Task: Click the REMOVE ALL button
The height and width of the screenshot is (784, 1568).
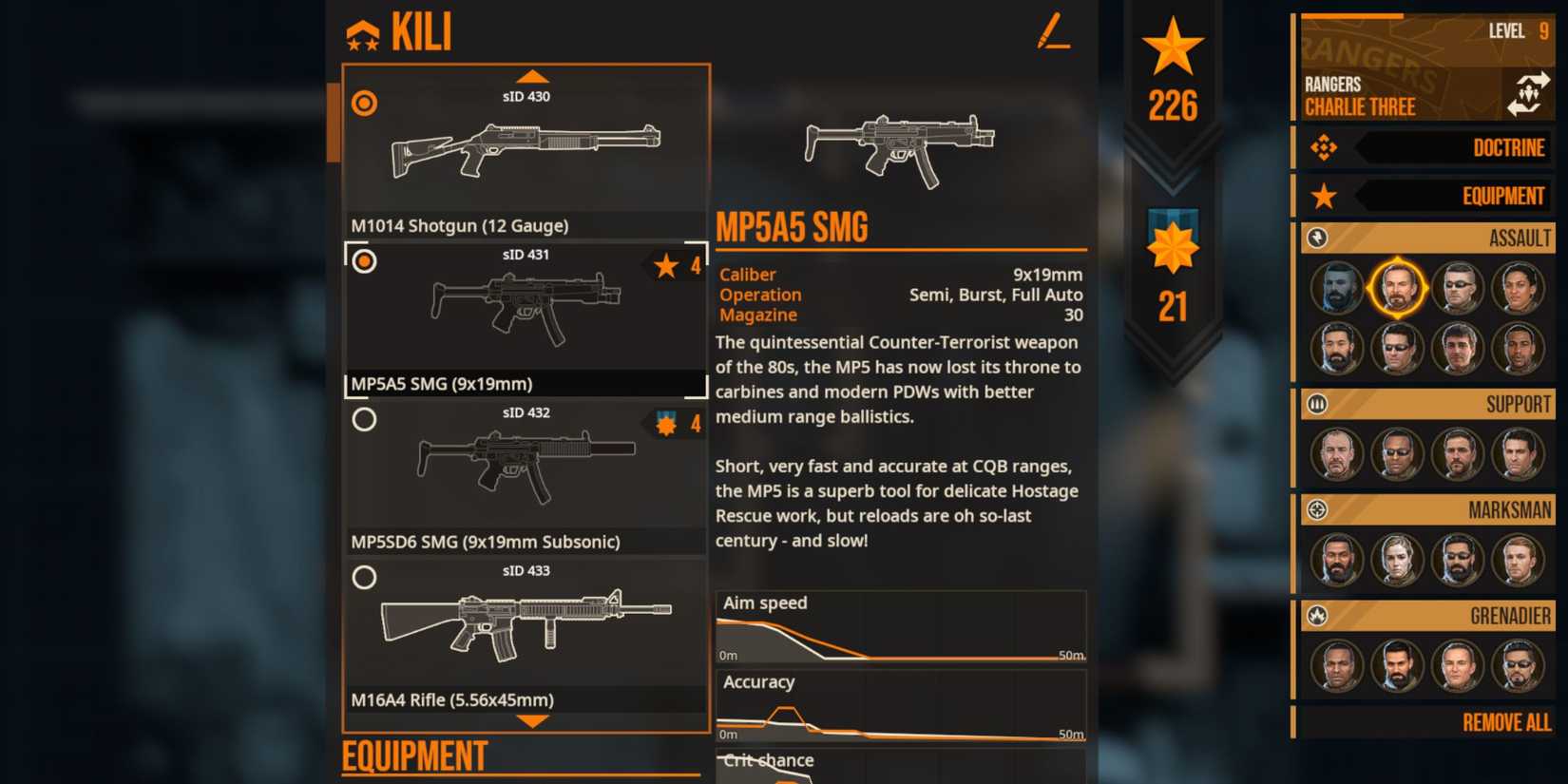Action: 1505,723
